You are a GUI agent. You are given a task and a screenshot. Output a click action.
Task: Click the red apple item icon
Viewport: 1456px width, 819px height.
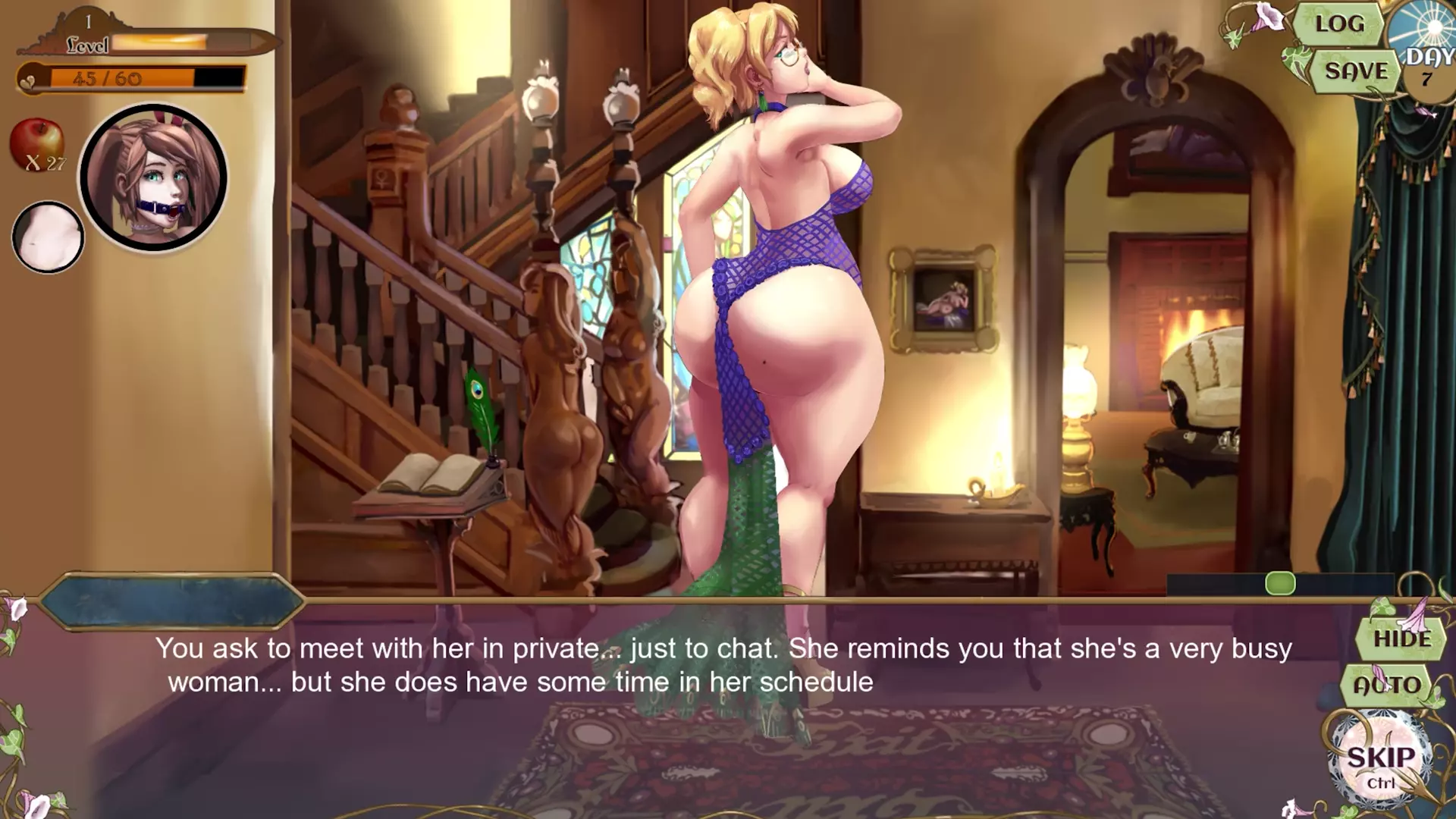pyautogui.click(x=36, y=142)
